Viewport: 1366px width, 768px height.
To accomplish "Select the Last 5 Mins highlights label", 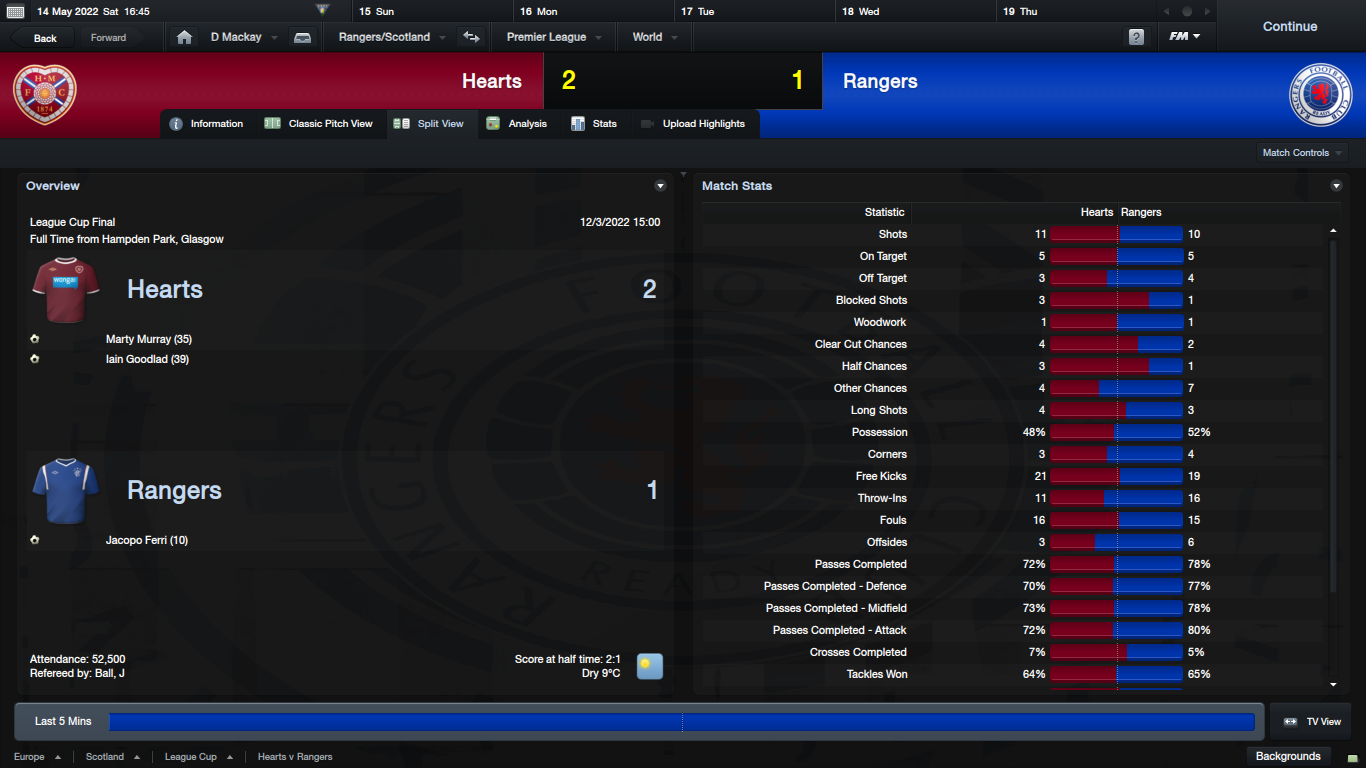I will tap(63, 722).
